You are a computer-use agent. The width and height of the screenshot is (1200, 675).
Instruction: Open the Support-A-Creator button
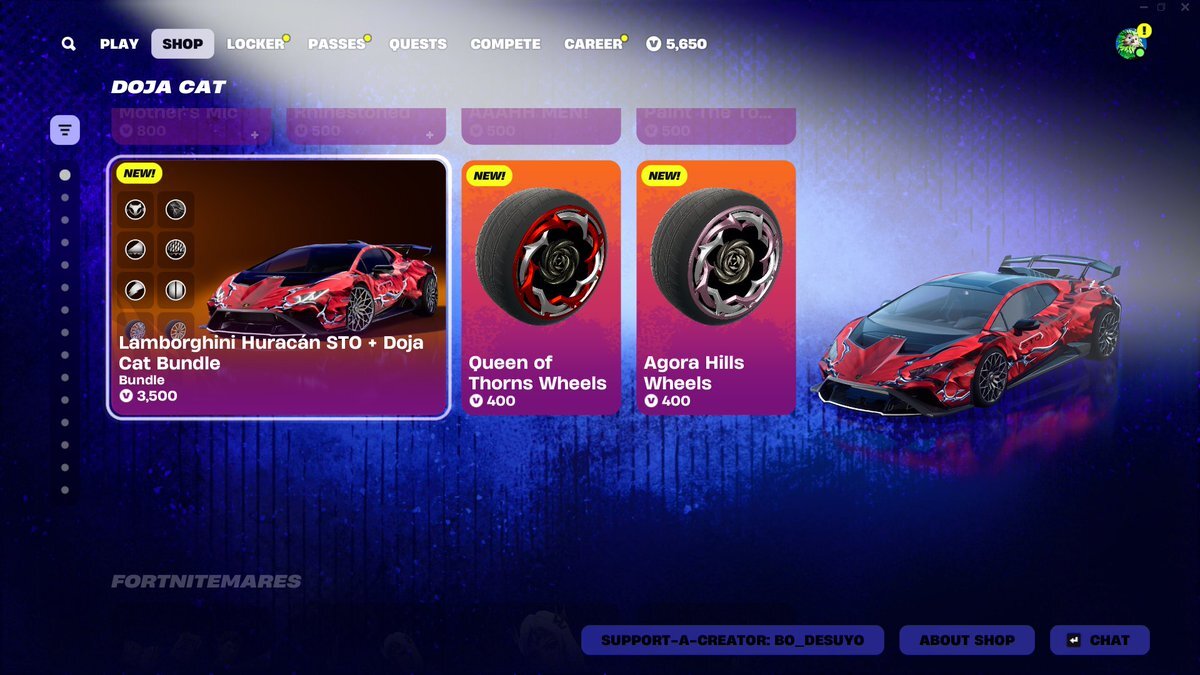(733, 640)
